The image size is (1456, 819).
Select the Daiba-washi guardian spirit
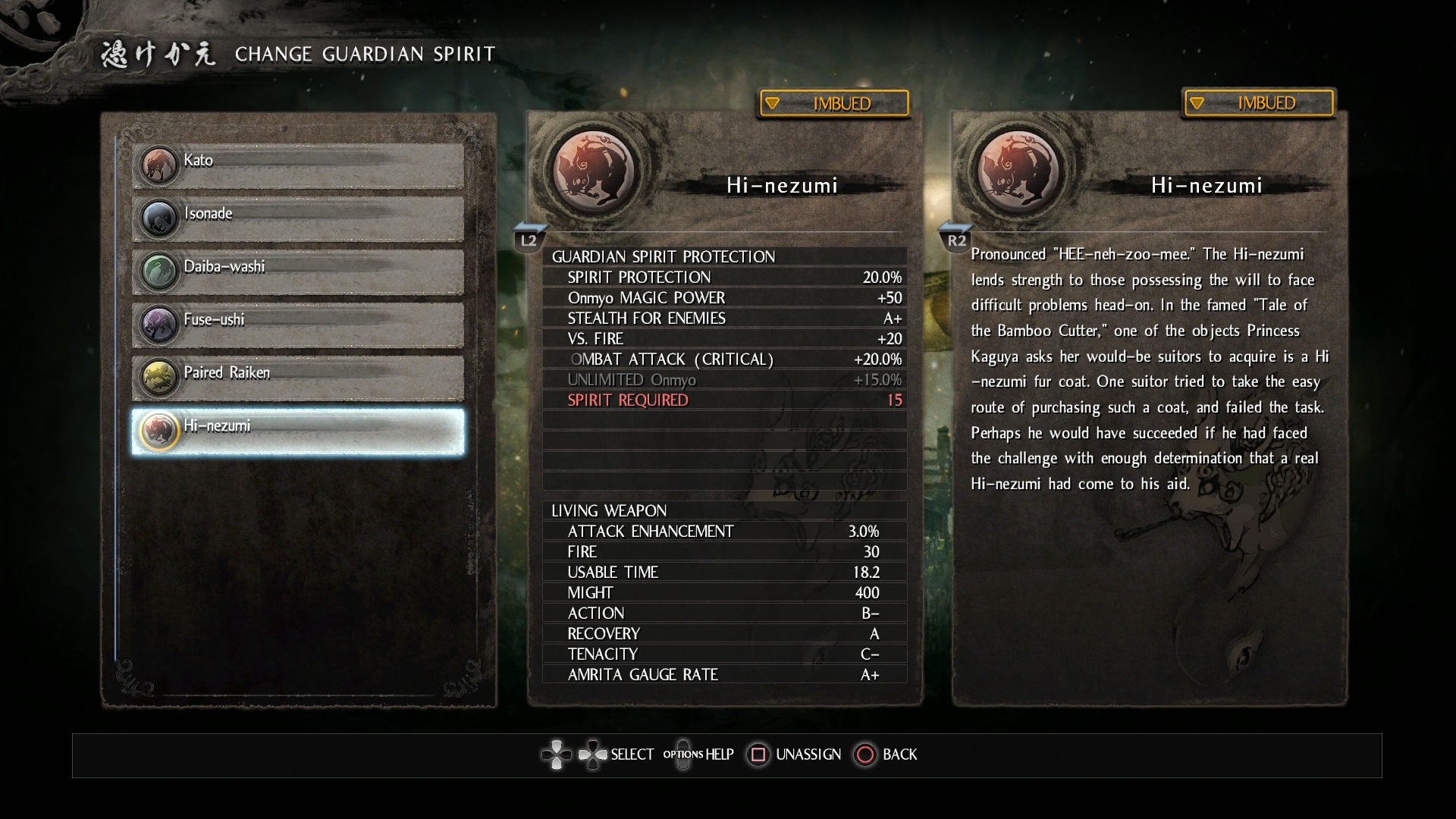pyautogui.click(x=298, y=271)
